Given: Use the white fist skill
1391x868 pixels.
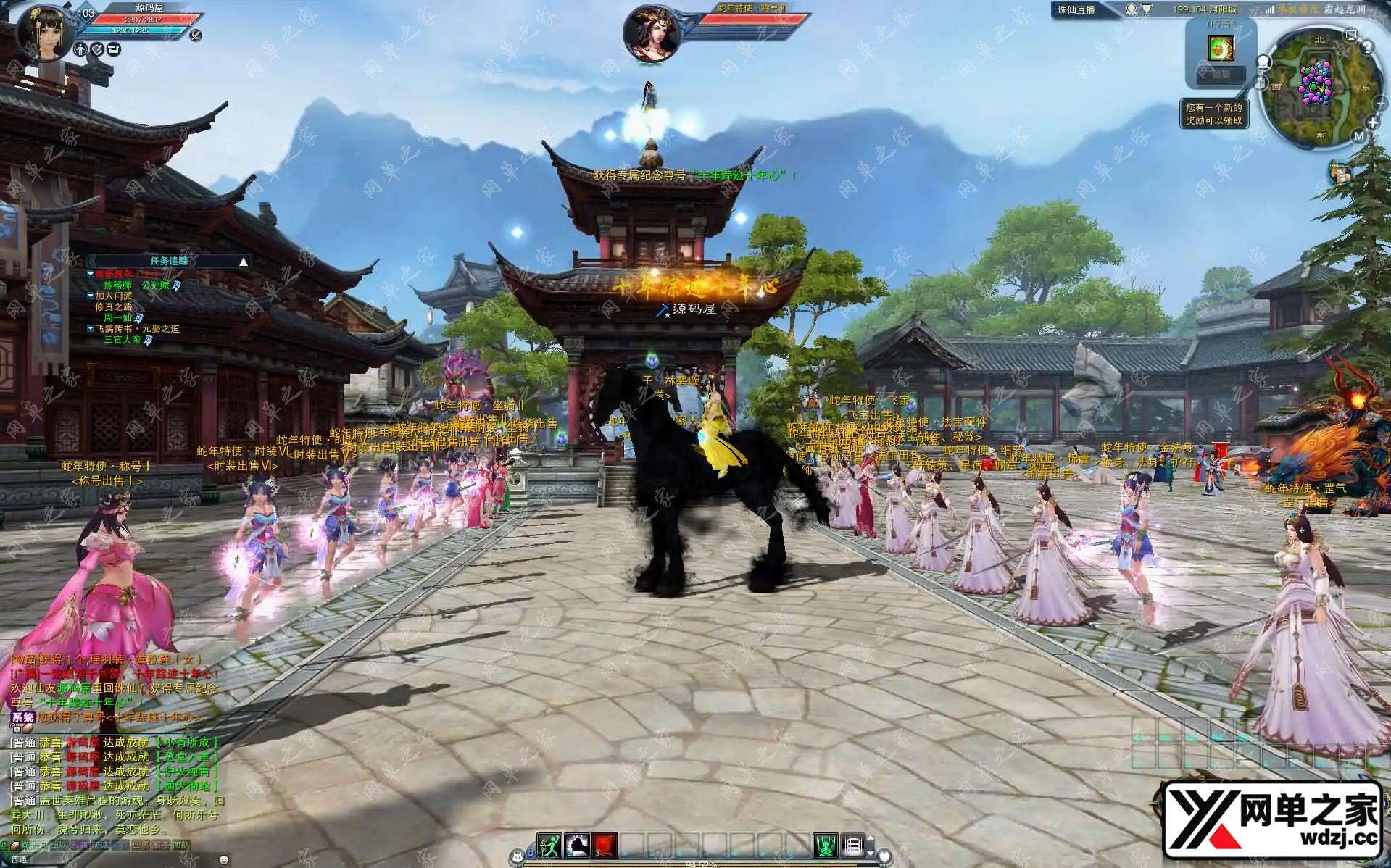Looking at the screenshot, I should coord(577,846).
